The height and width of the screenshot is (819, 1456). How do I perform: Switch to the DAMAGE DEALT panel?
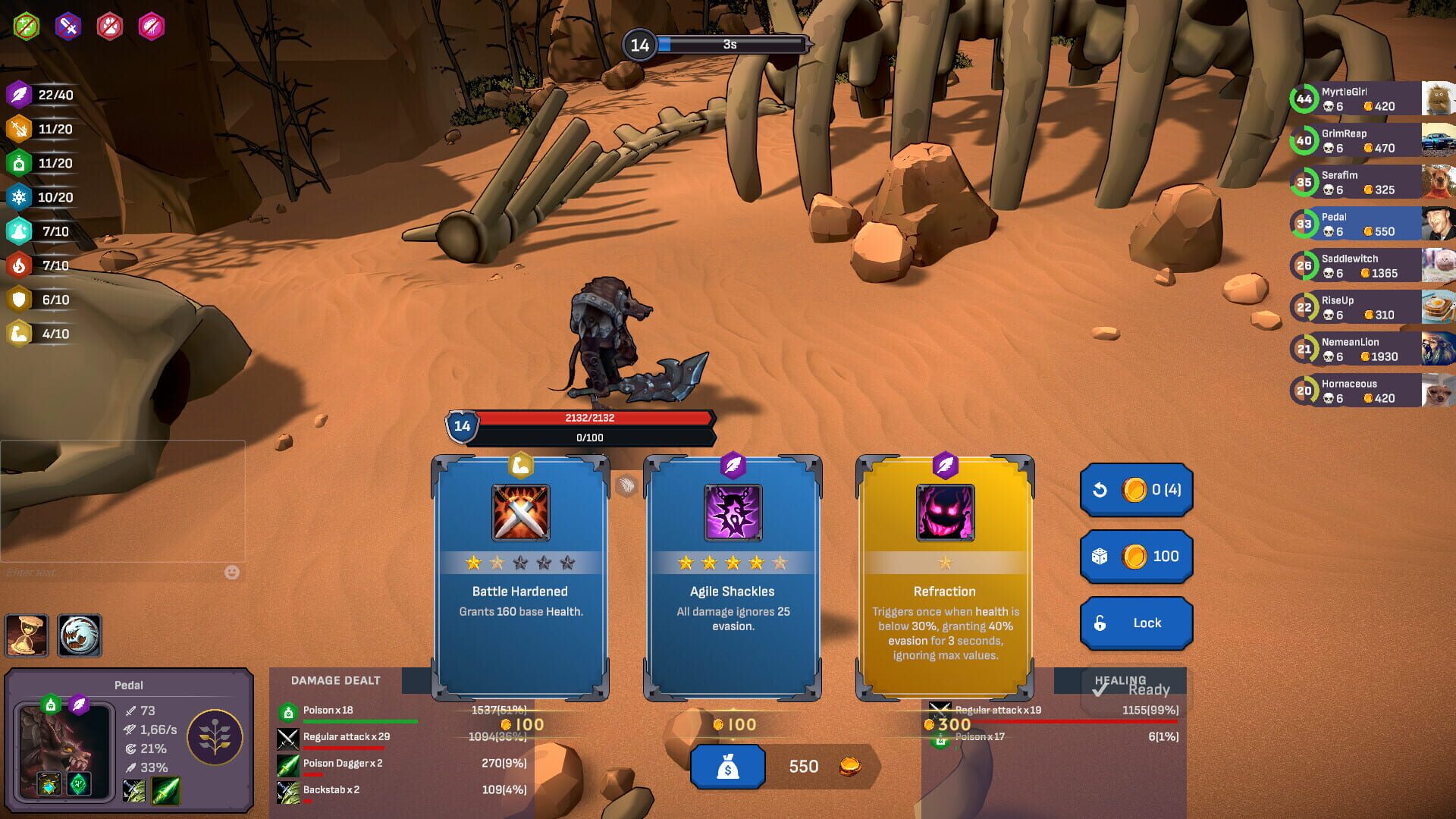click(336, 680)
